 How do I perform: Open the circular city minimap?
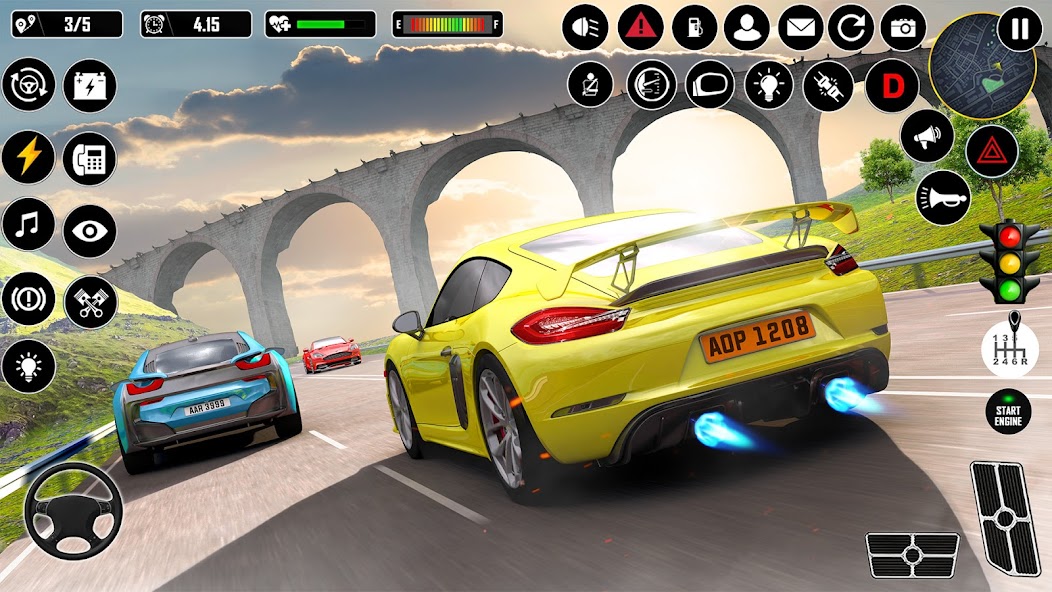point(967,66)
